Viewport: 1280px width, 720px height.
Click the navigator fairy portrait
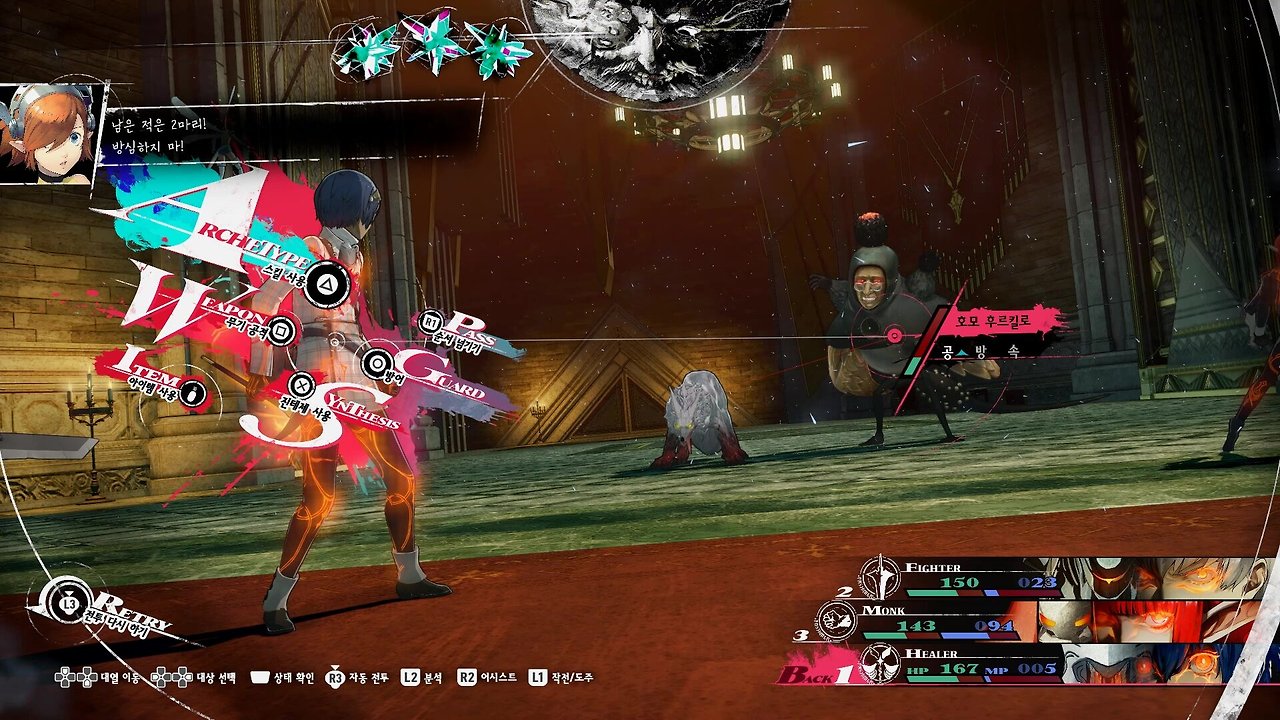(x=48, y=135)
